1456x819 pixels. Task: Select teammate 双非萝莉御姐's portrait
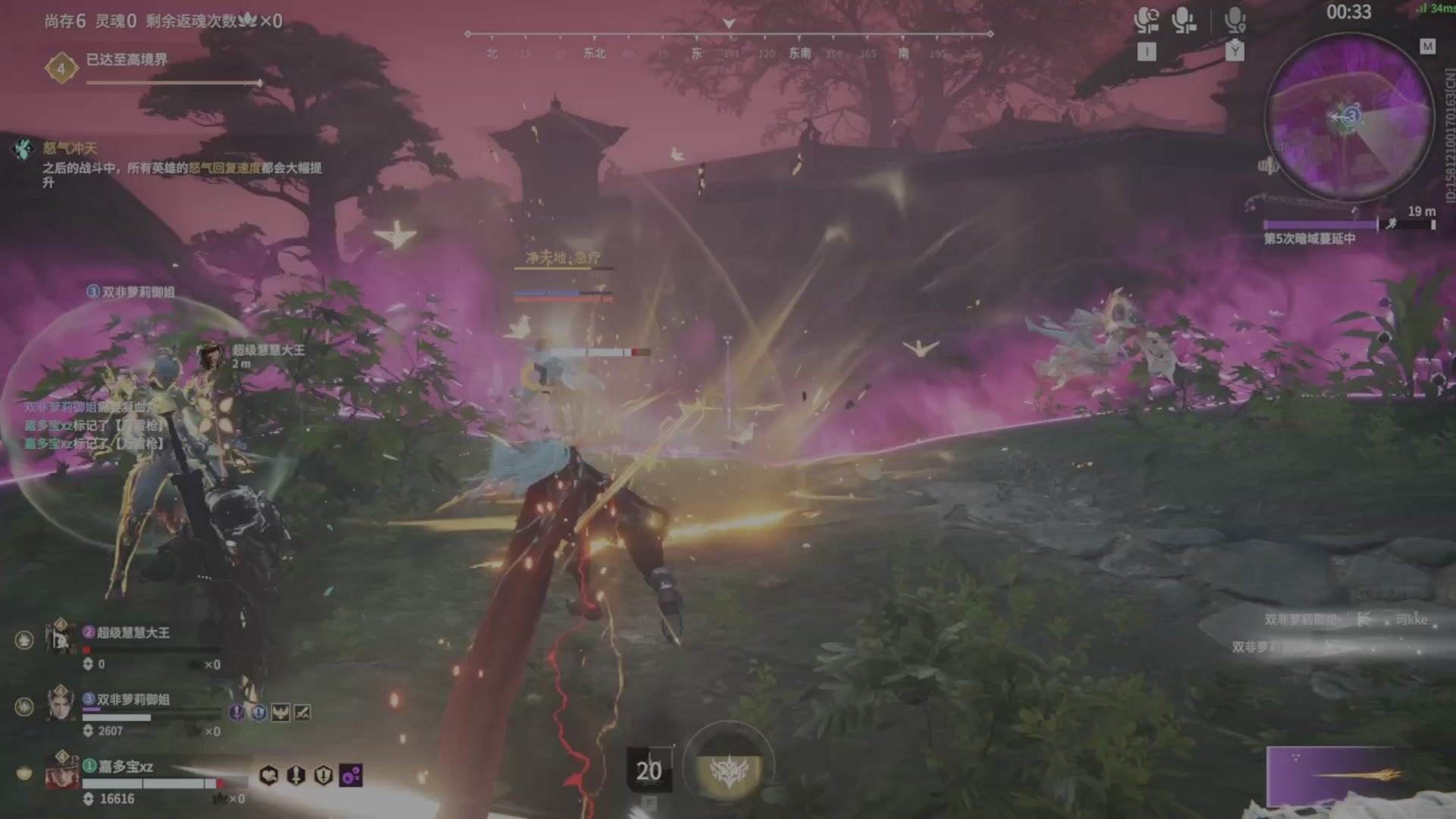click(60, 704)
